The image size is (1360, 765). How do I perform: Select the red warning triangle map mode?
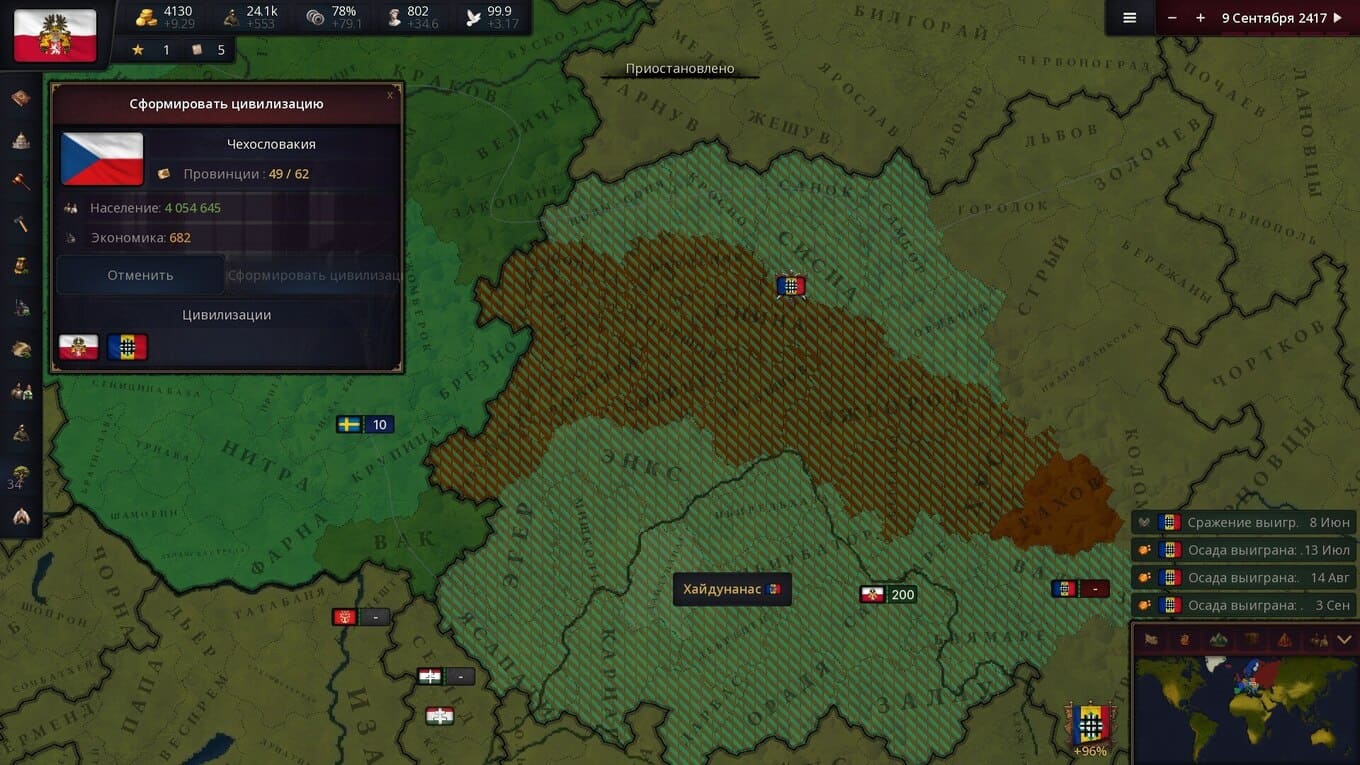pos(1284,639)
